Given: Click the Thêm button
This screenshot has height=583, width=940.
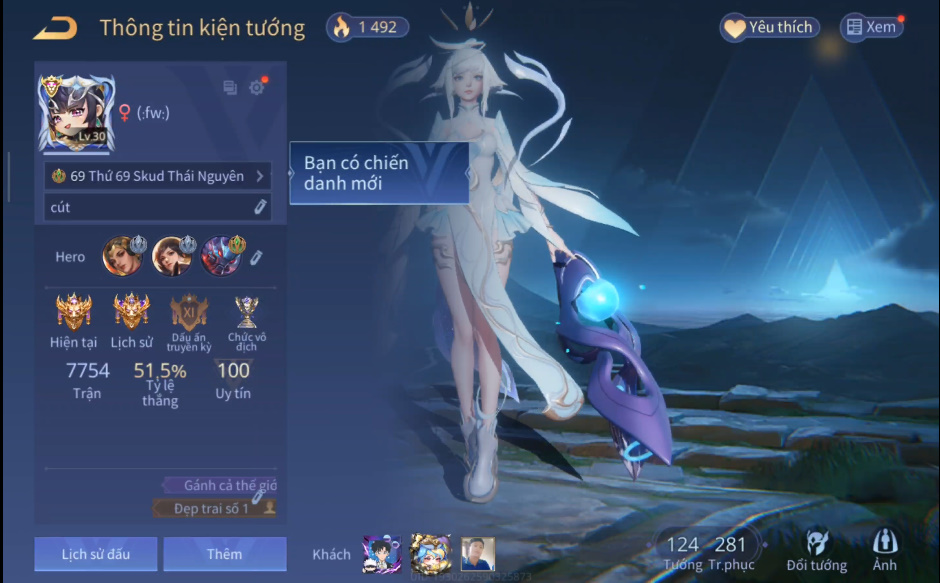Looking at the screenshot, I should (x=224, y=554).
